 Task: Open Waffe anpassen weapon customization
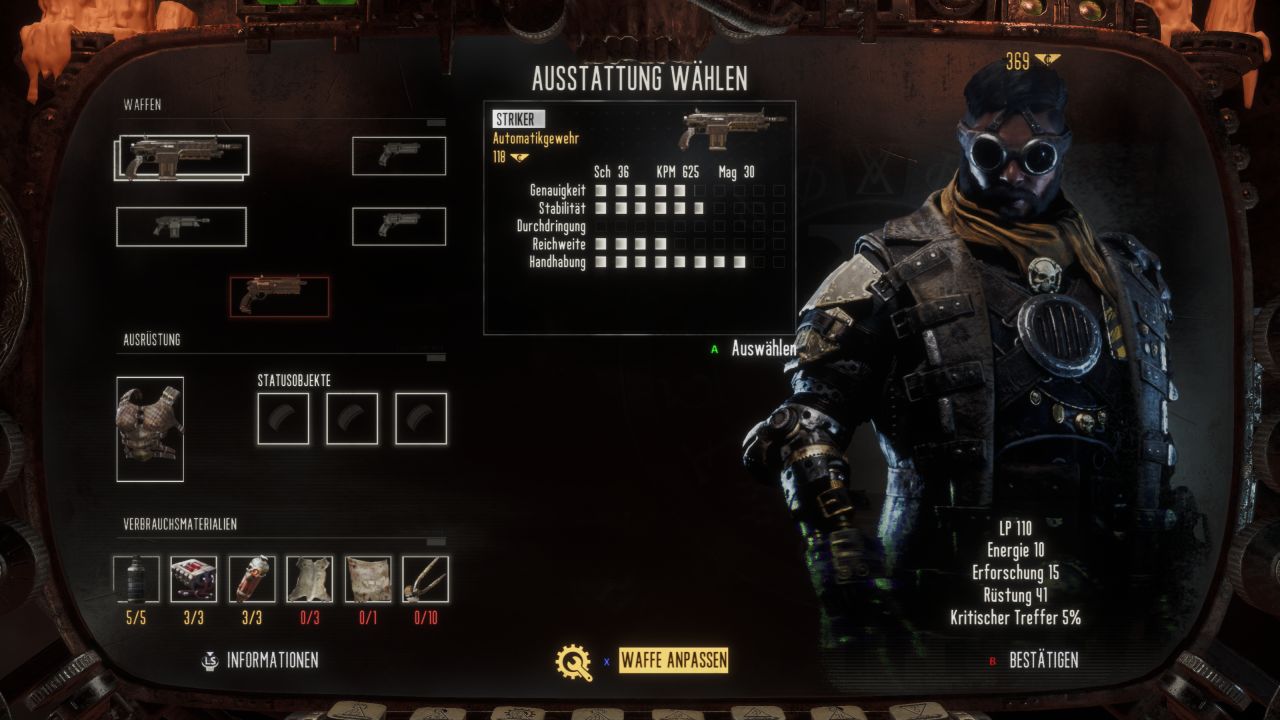click(x=673, y=660)
